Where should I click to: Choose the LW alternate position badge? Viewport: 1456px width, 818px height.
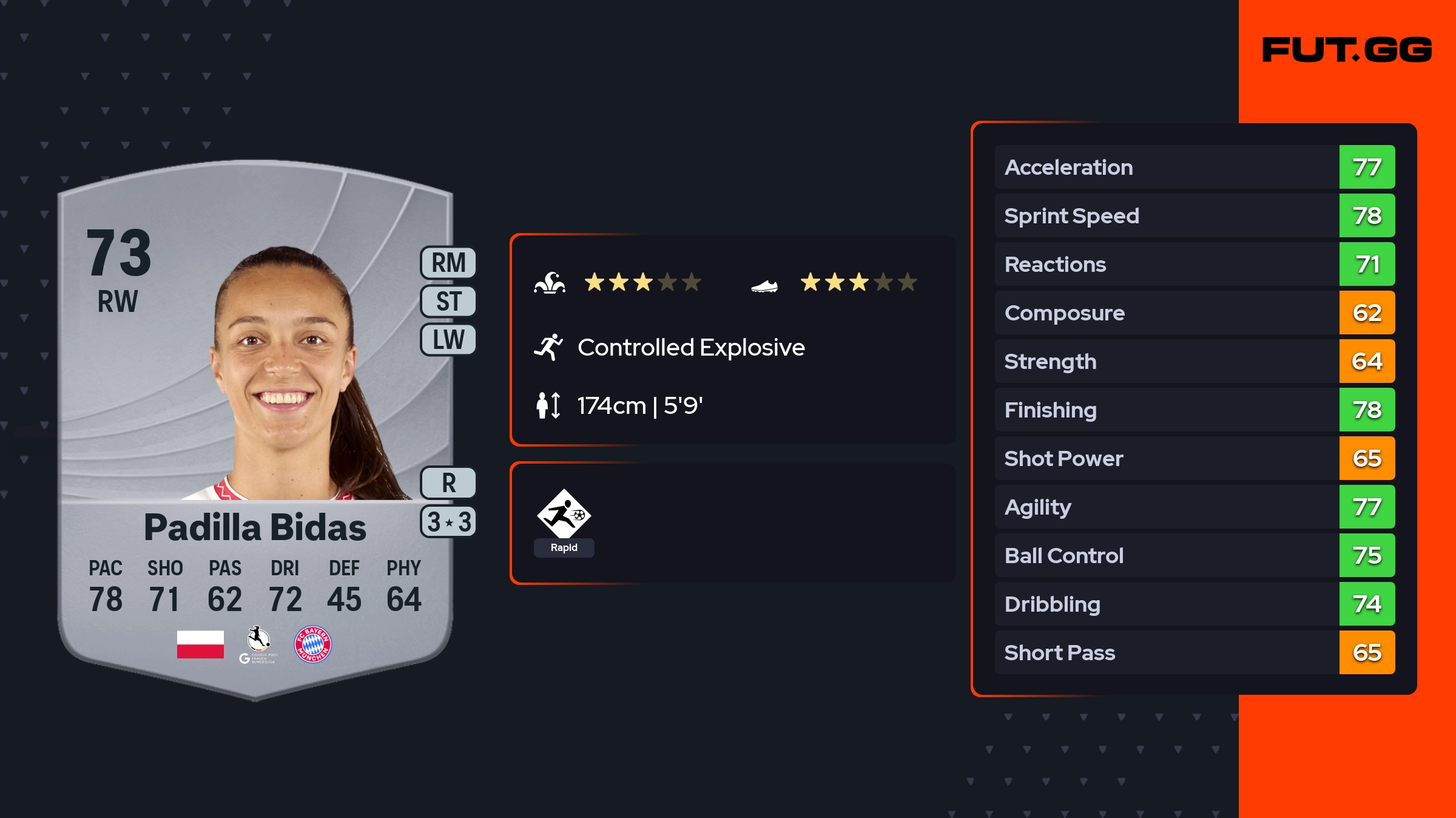pyautogui.click(x=448, y=339)
